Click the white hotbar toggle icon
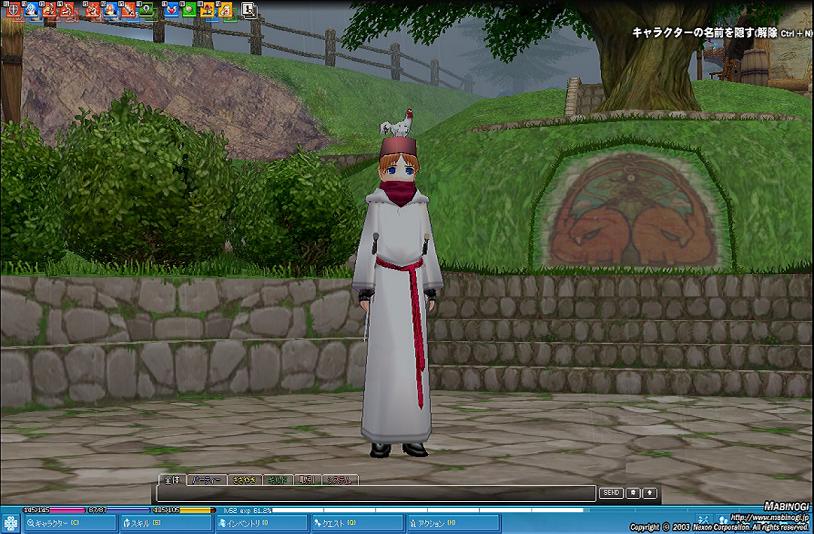 click(249, 11)
